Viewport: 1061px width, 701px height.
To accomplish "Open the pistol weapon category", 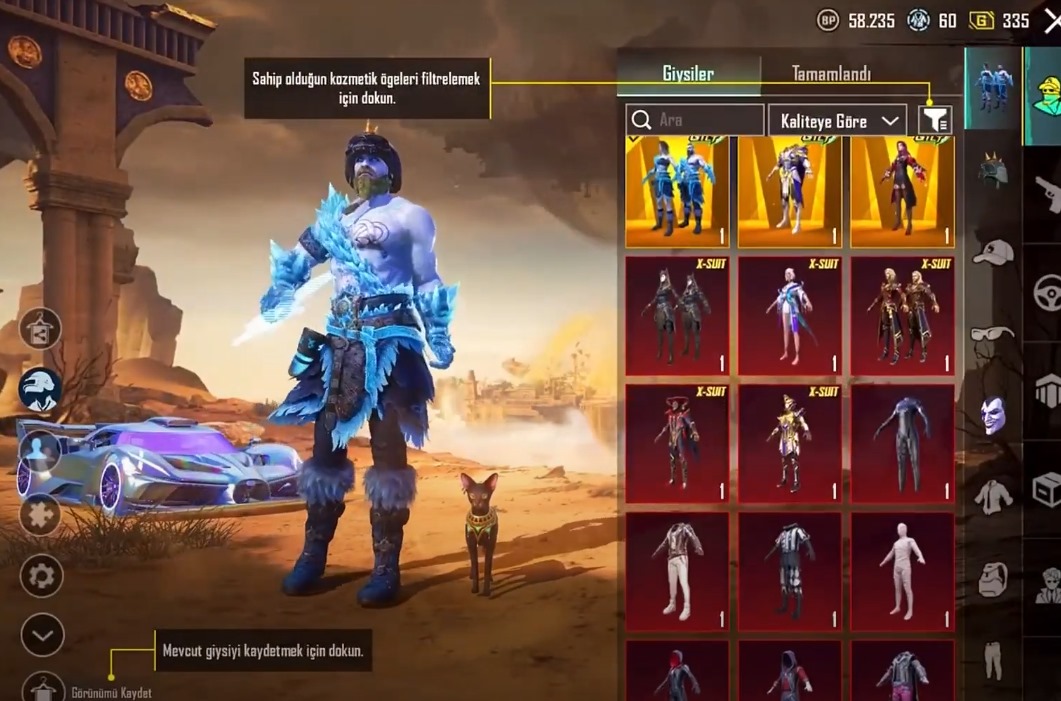I will point(1046,190).
